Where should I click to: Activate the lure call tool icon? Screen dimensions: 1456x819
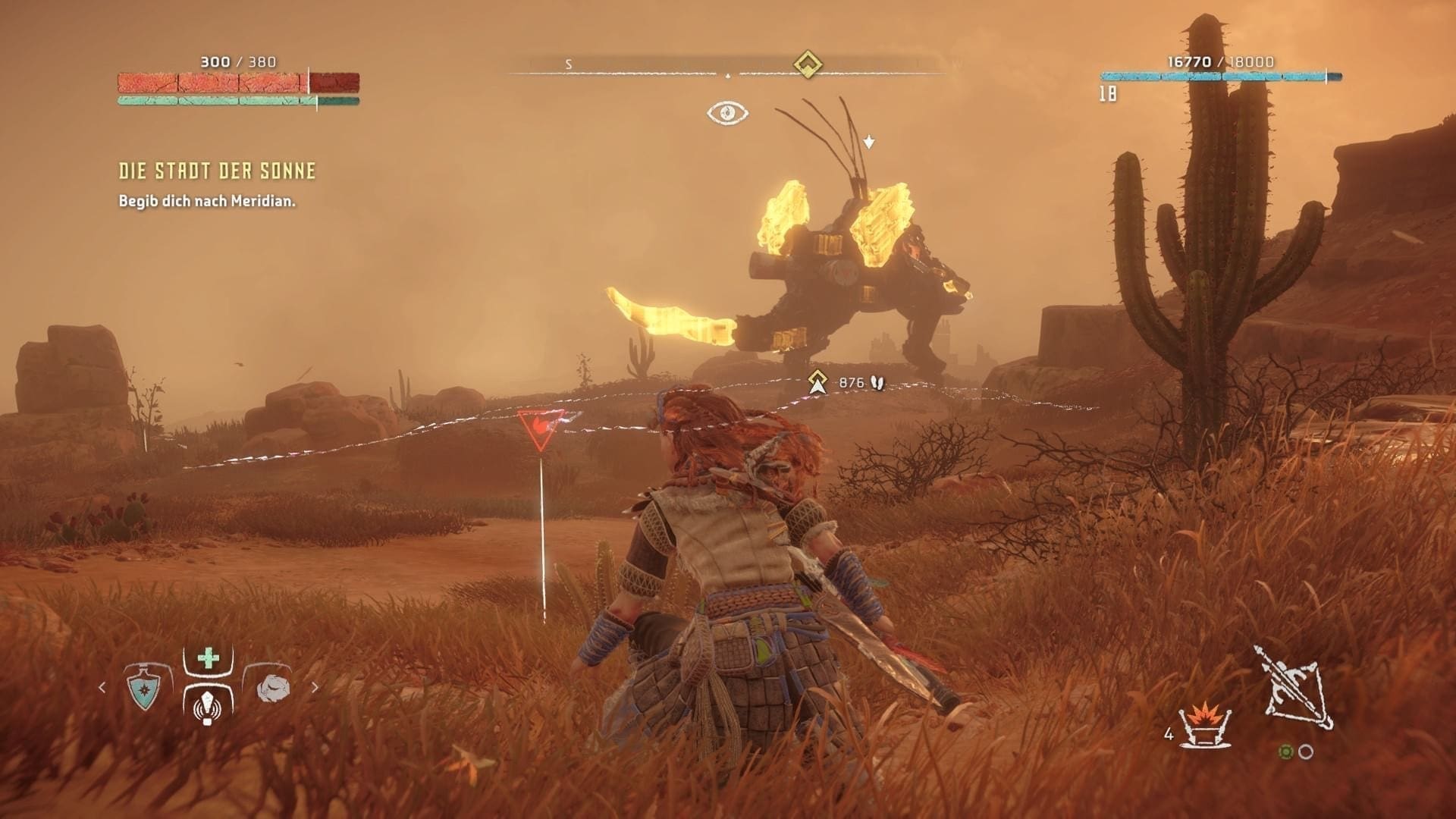208,707
